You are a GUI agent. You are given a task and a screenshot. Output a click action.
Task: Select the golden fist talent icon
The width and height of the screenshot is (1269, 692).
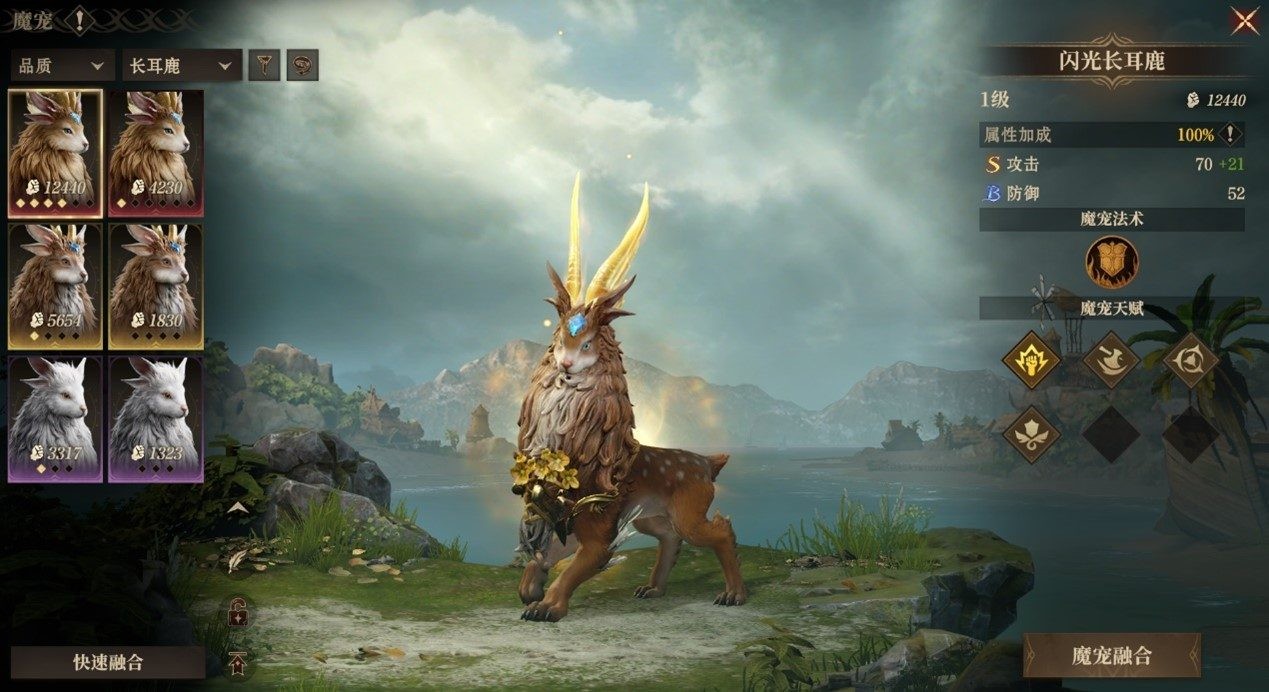pos(1031,360)
